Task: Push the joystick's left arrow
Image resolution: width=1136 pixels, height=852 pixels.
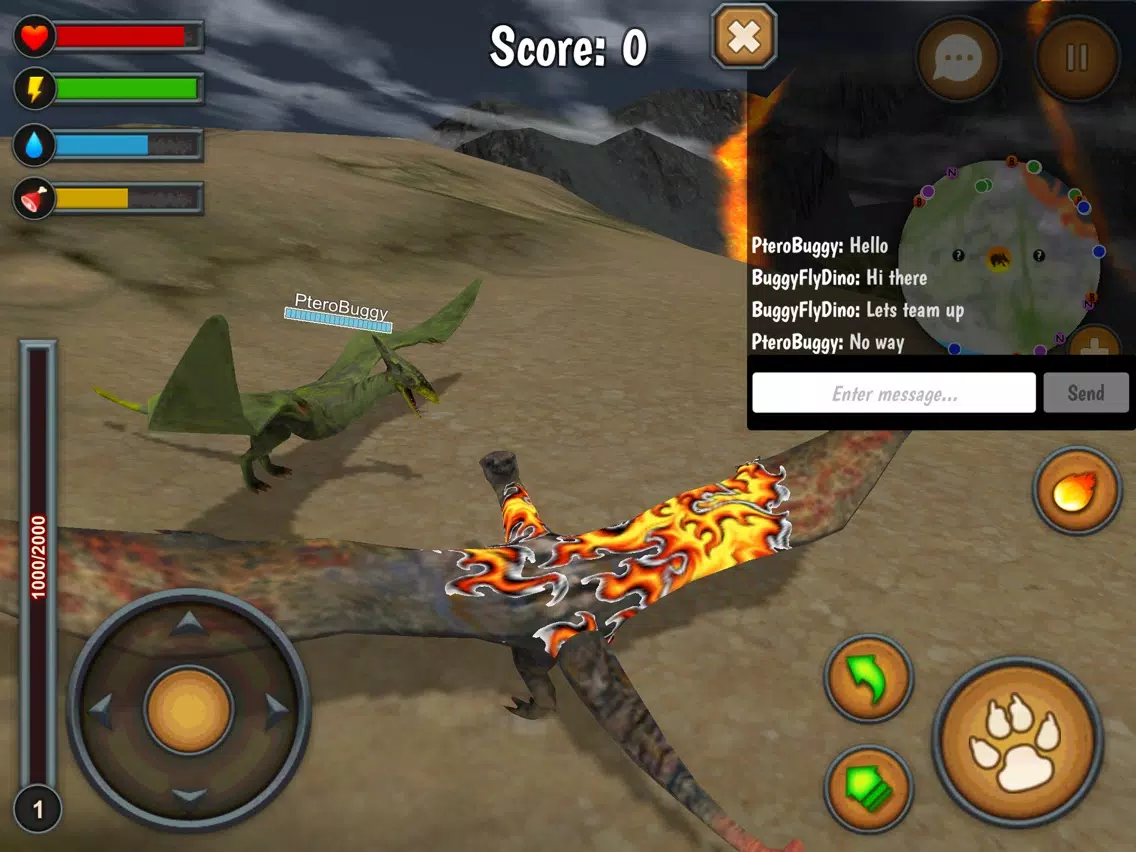Action: click(101, 711)
